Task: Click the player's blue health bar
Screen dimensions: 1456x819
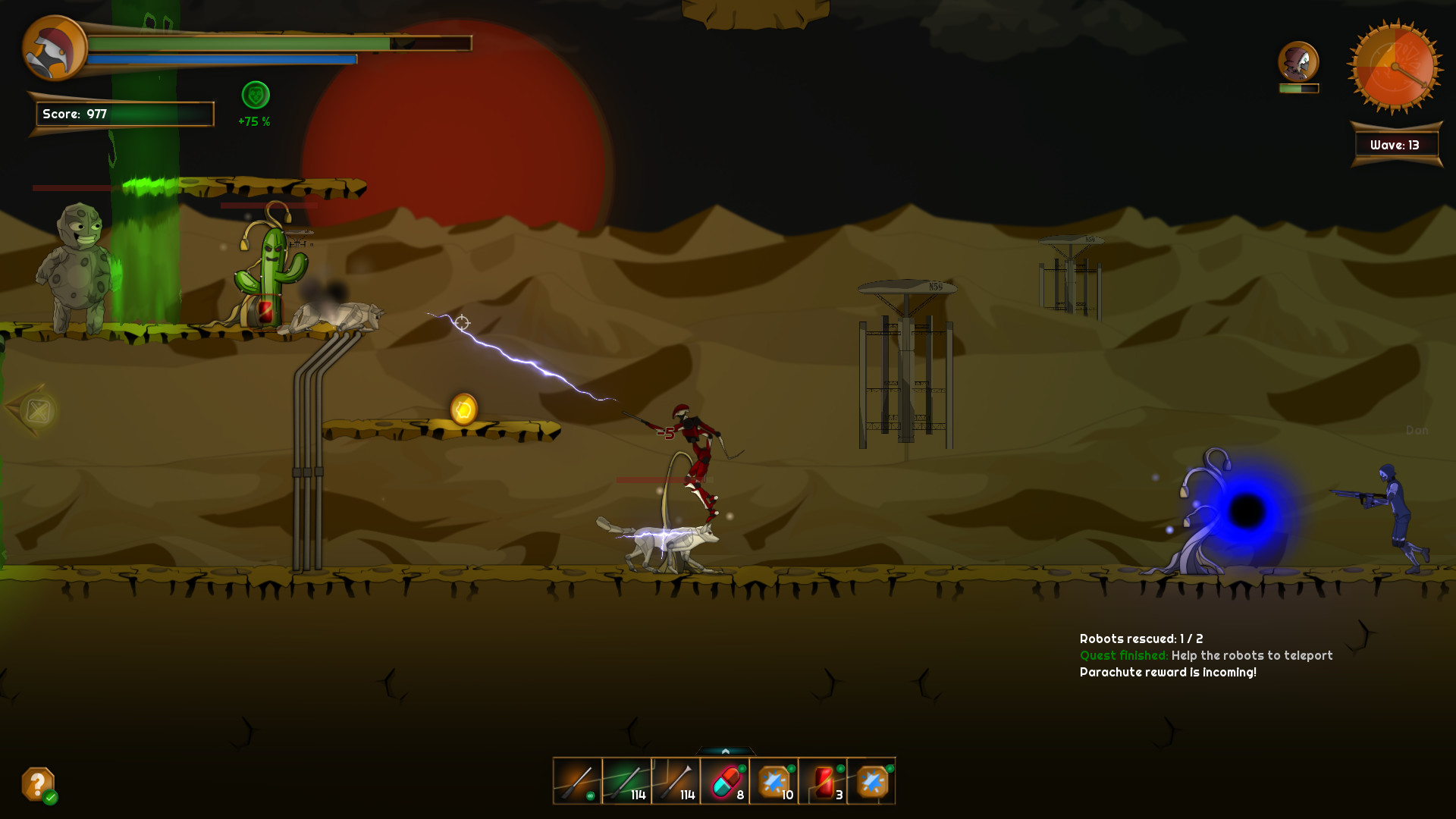Action: 224,59
